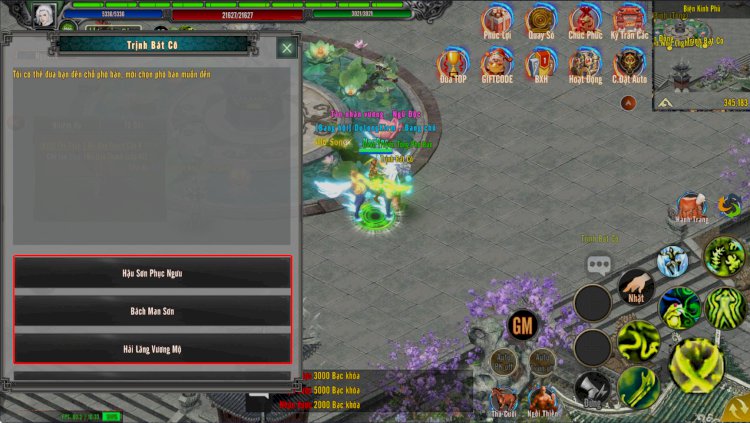Activate the Ngồi Thiền meditation icon
Screen dimensions: 750x423
543,397
